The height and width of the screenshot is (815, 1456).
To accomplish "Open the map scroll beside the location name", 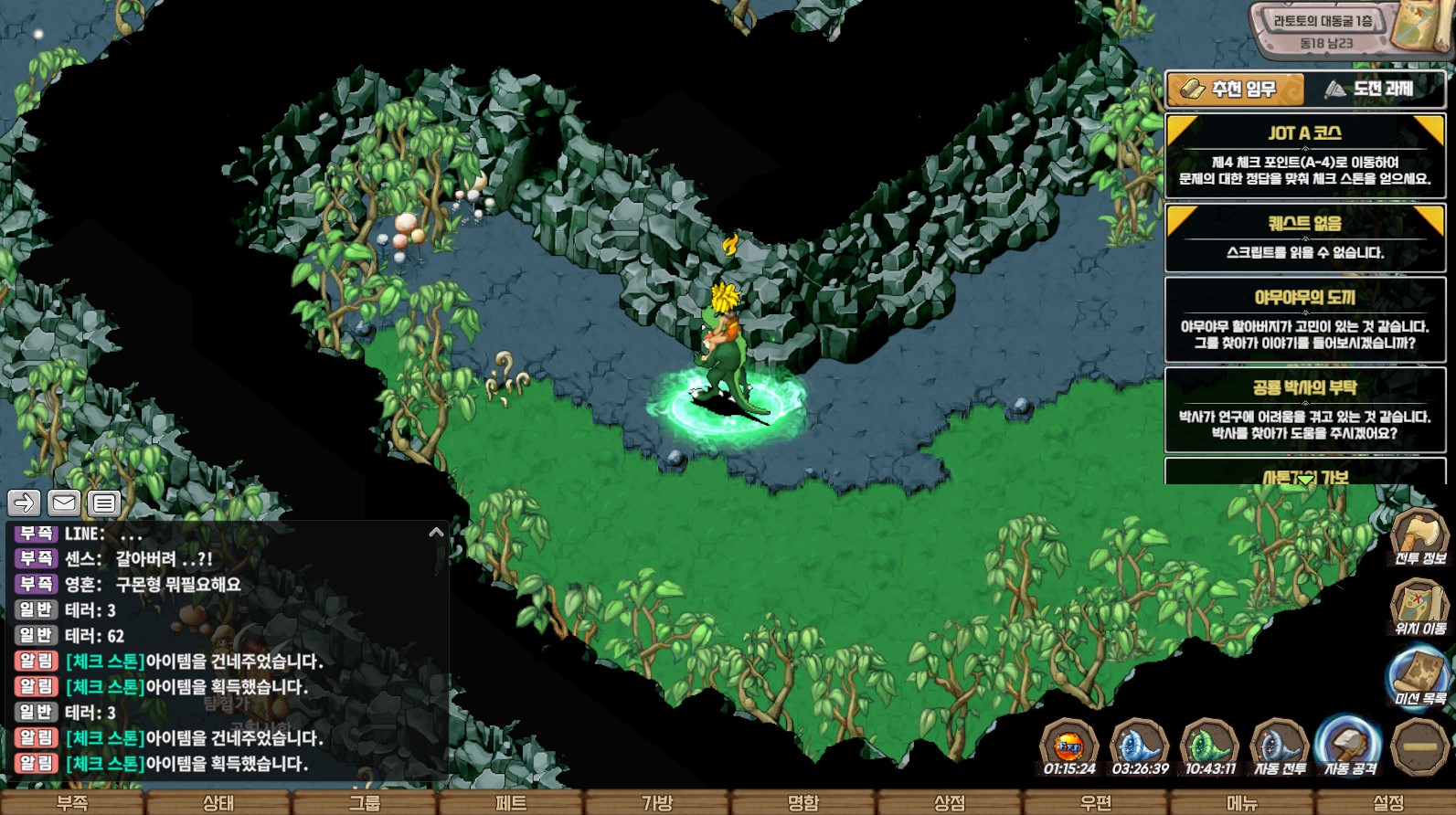I will coord(1422,27).
